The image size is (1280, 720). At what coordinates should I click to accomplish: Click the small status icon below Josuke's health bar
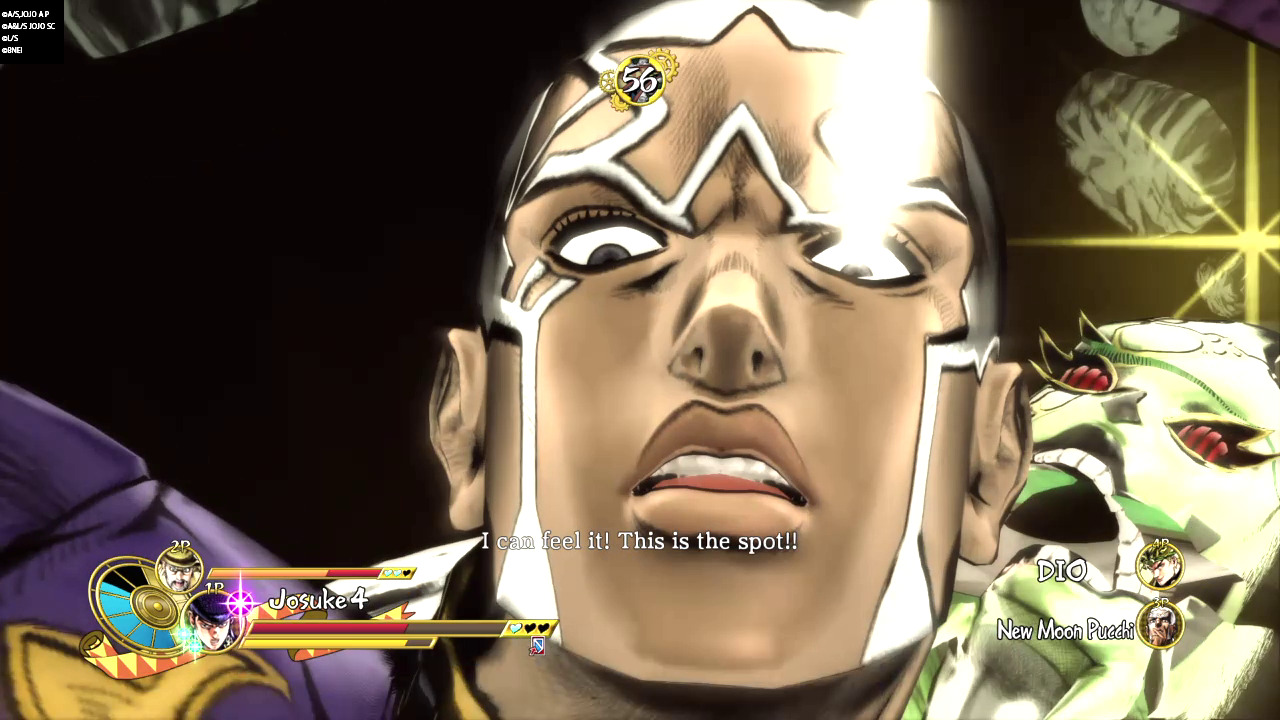[x=537, y=646]
